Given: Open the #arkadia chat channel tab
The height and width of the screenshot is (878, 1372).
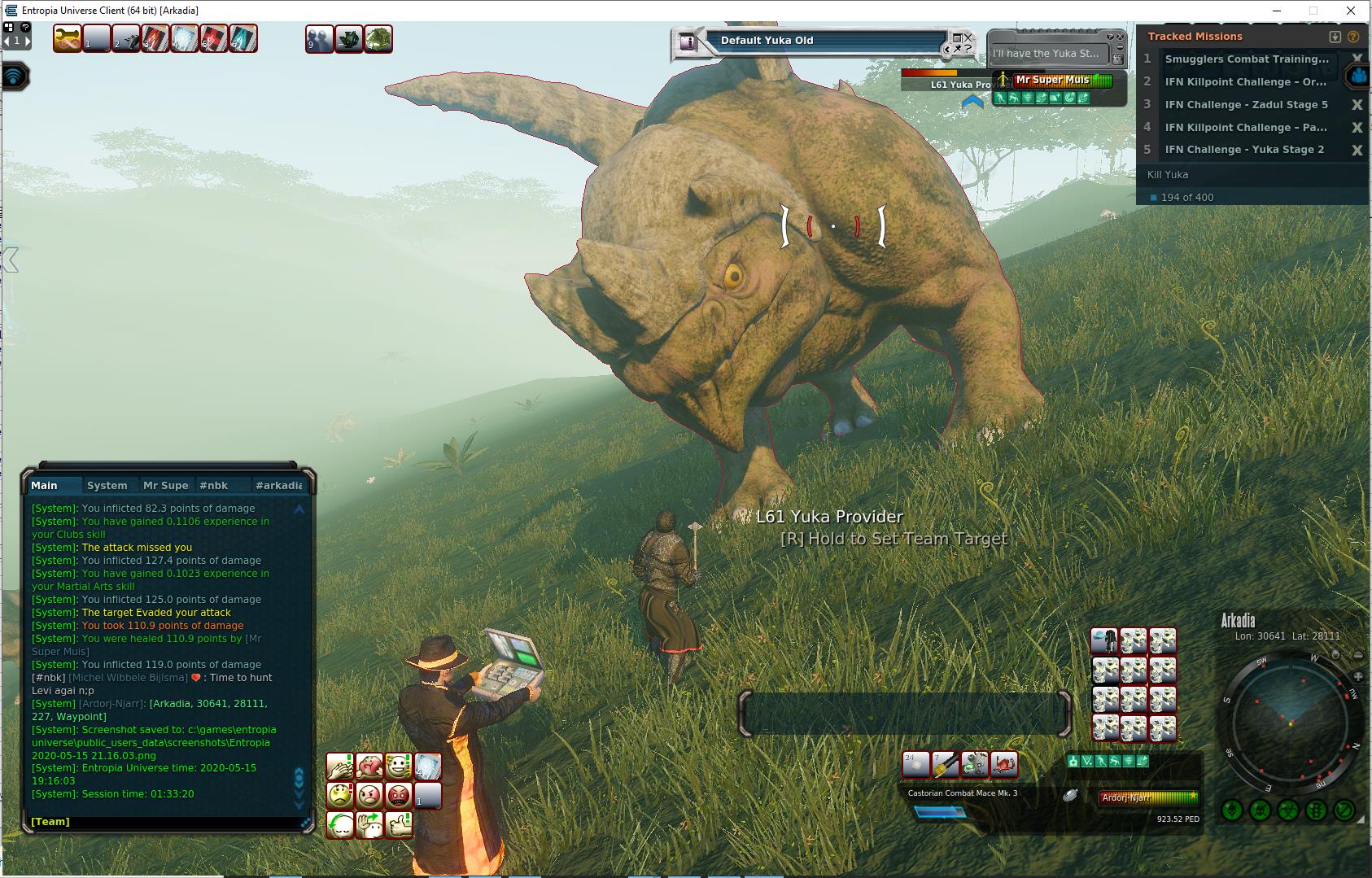Looking at the screenshot, I should pyautogui.click(x=278, y=485).
